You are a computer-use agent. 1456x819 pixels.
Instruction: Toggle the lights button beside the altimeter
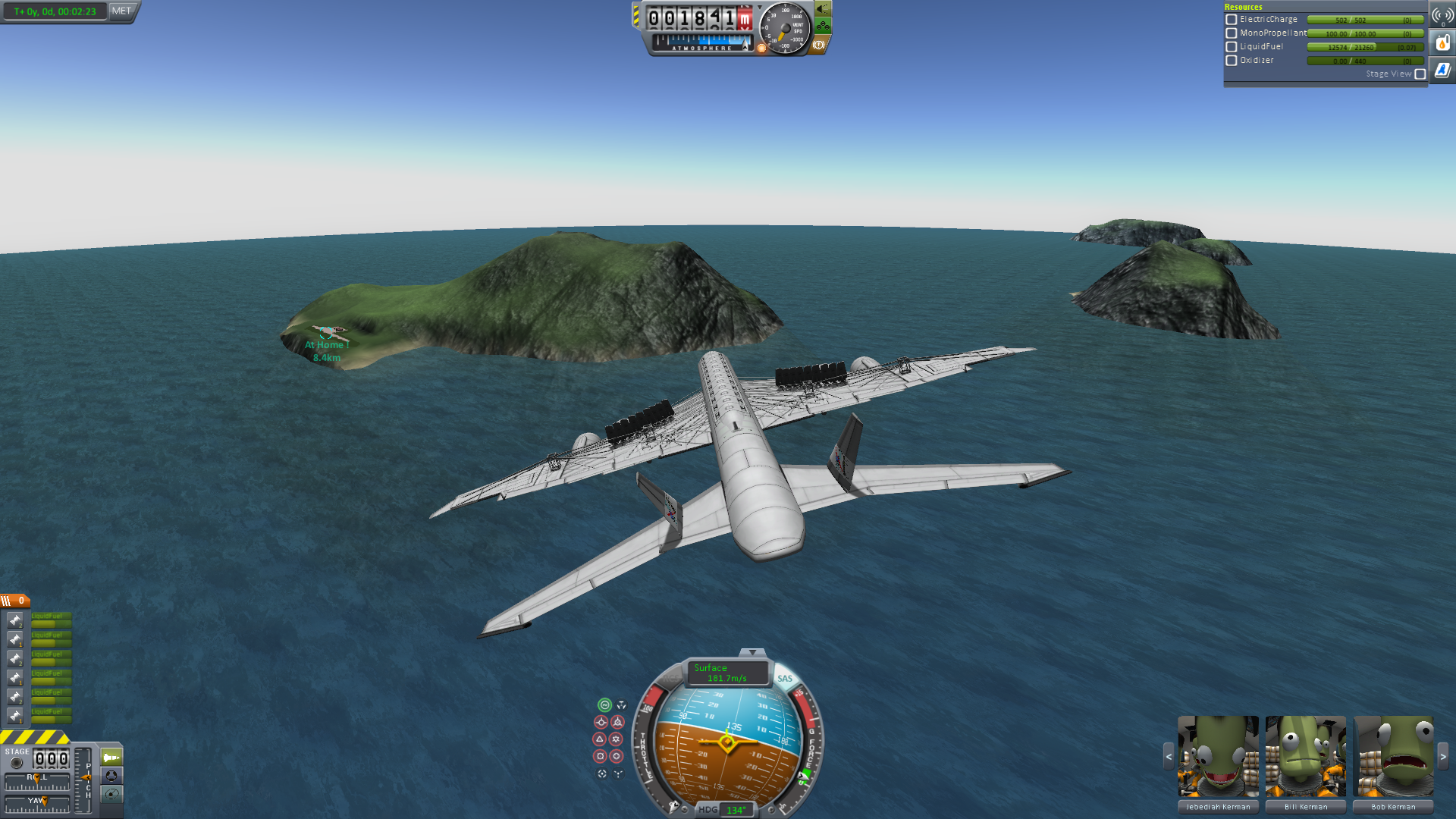(823, 9)
